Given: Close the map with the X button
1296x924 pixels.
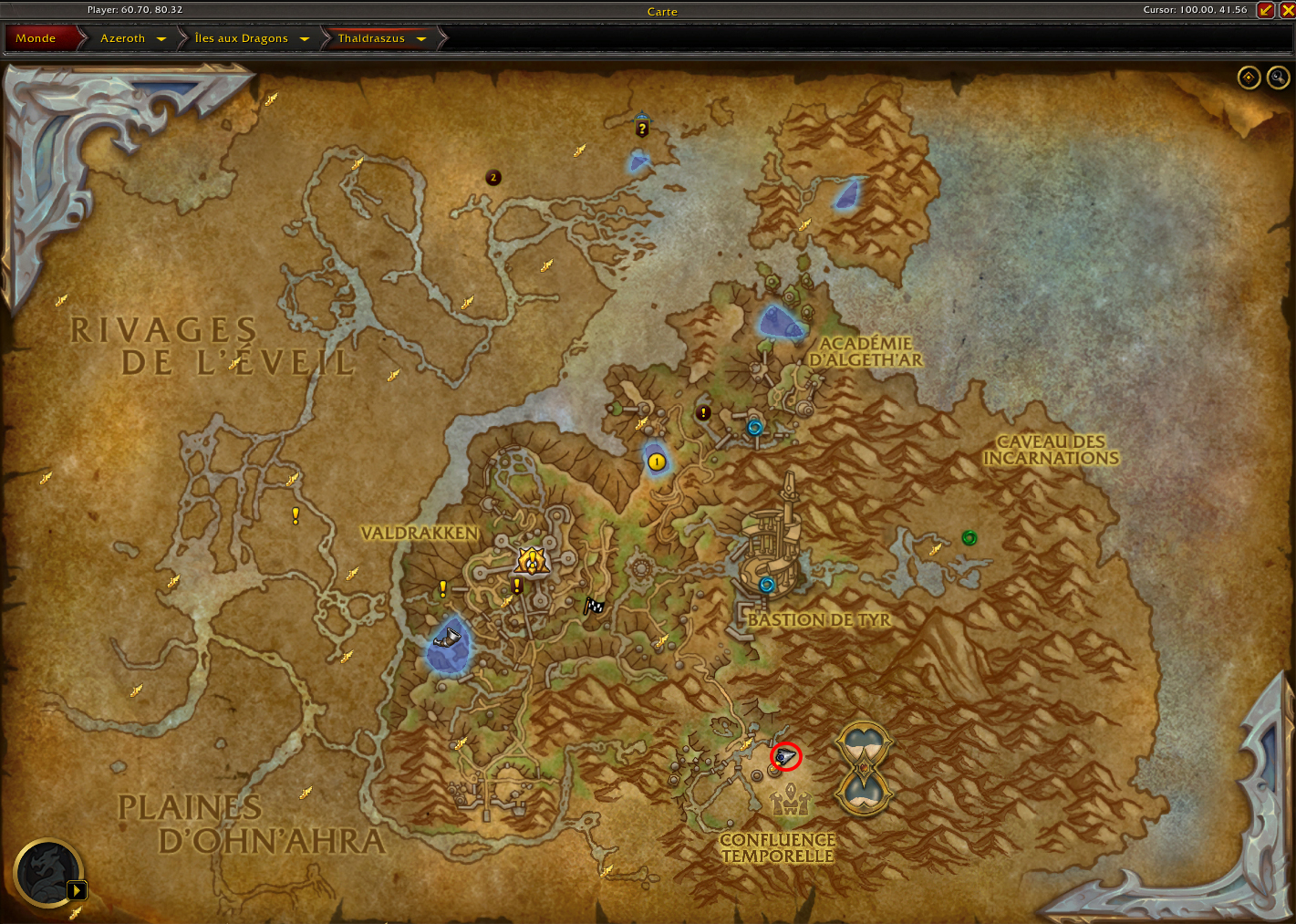Looking at the screenshot, I should (x=1287, y=10).
